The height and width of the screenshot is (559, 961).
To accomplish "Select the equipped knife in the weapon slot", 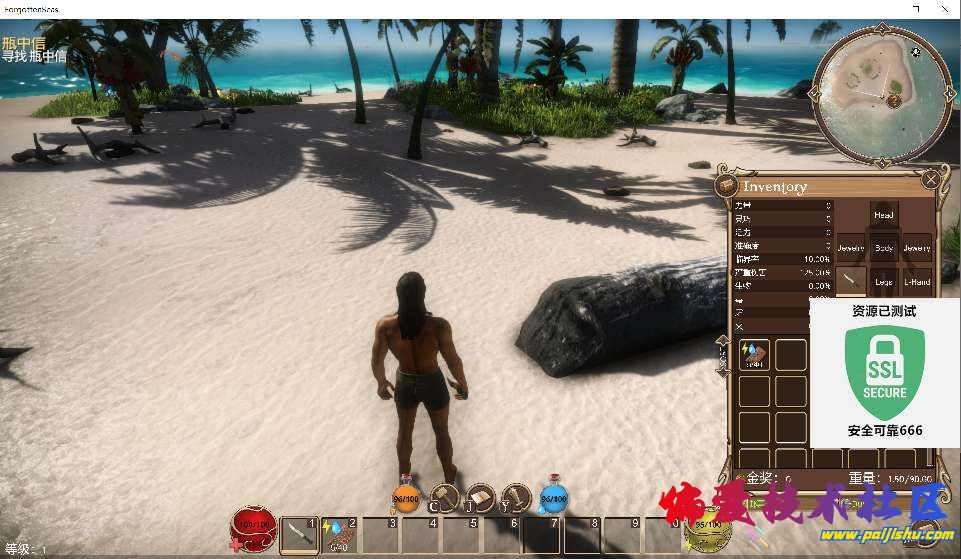I will [851, 281].
